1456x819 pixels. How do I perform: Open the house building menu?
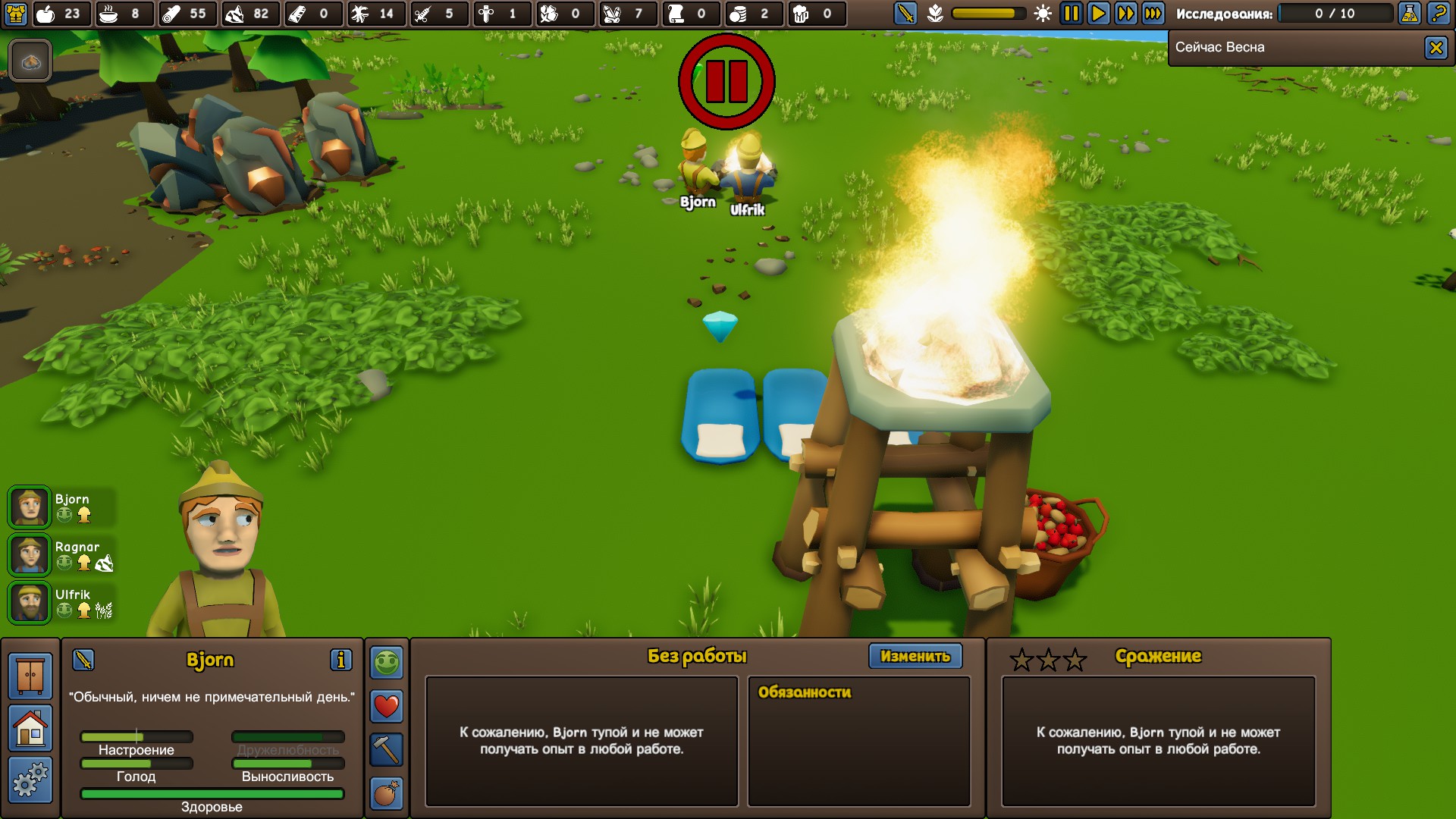30,728
